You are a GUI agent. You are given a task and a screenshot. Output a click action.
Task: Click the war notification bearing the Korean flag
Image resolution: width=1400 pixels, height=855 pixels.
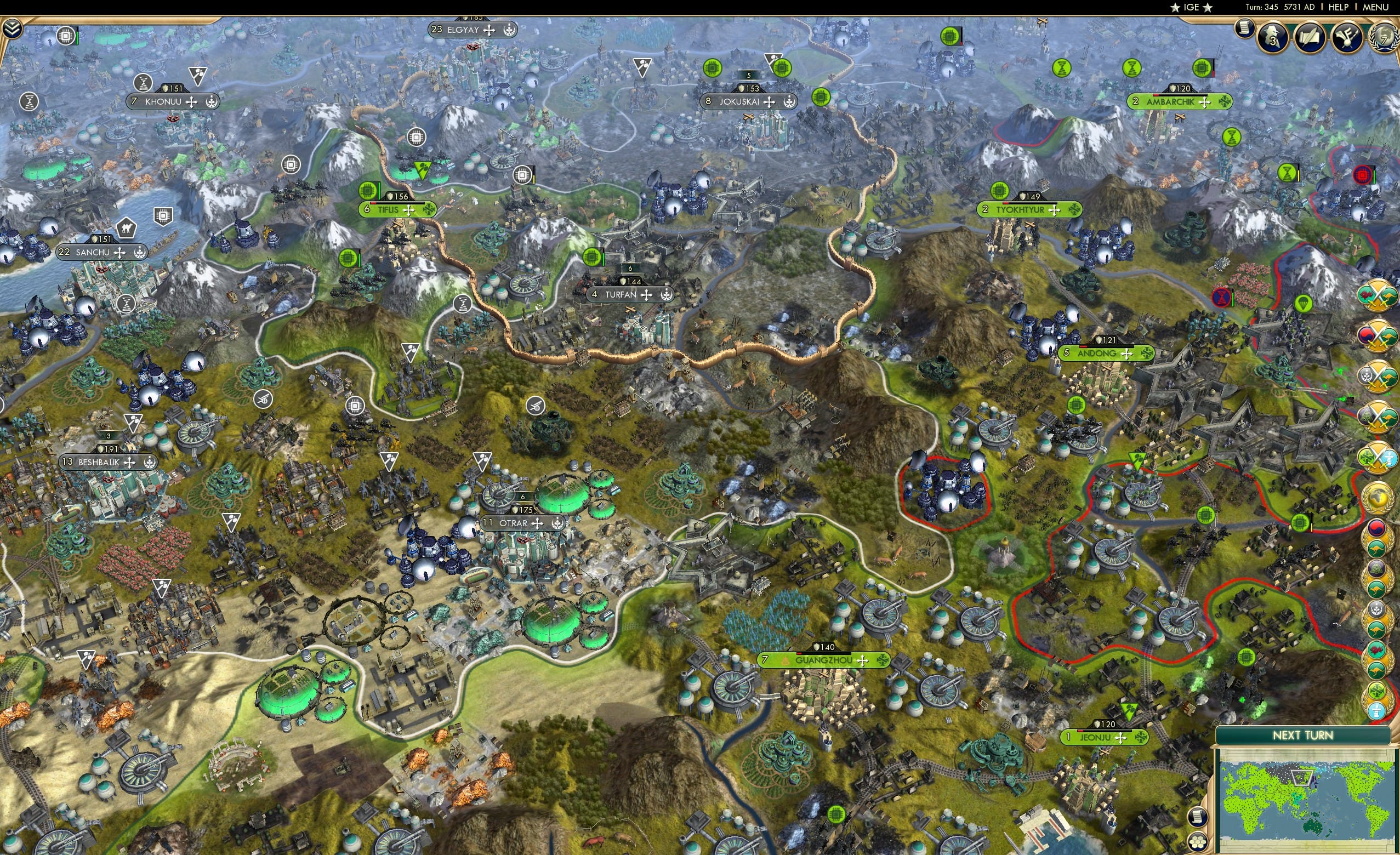[x=1379, y=335]
